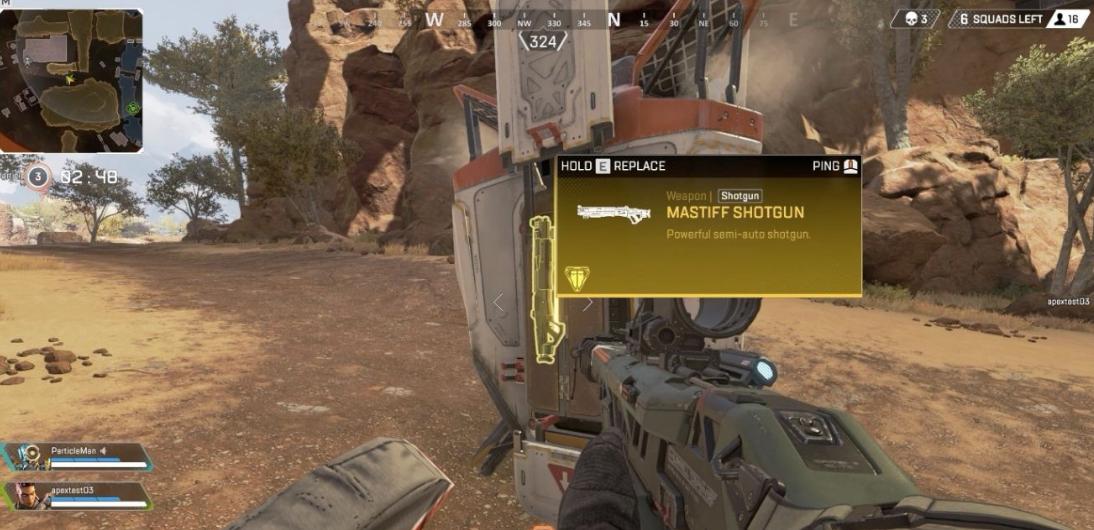Select the apextest03 player banner
Image resolution: width=1094 pixels, height=530 pixels.
(x=78, y=494)
